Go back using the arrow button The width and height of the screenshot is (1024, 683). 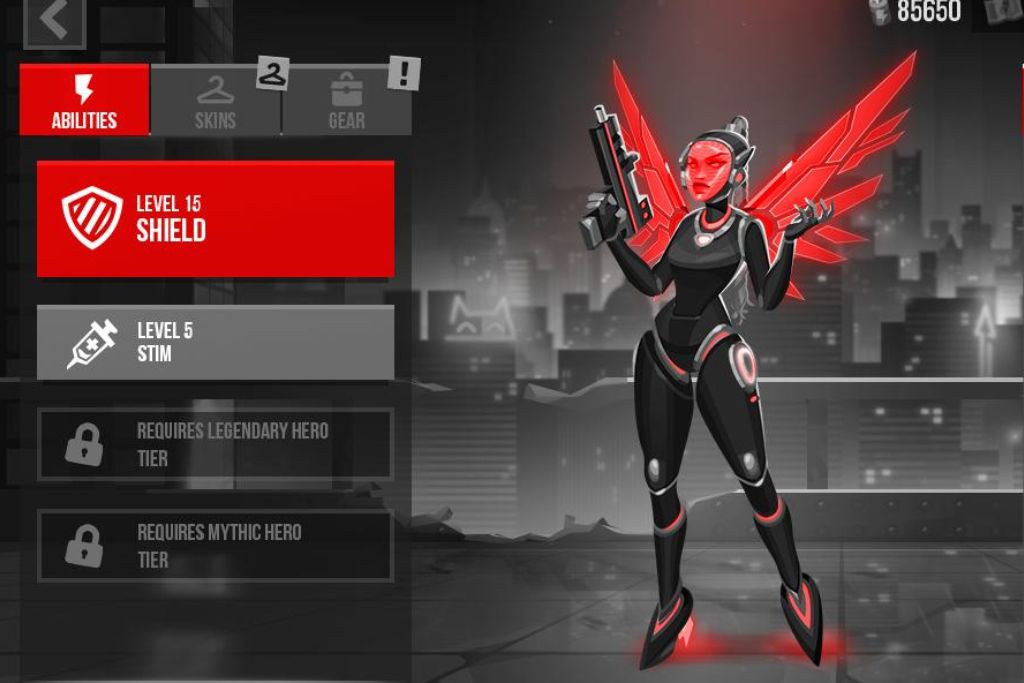[54, 21]
